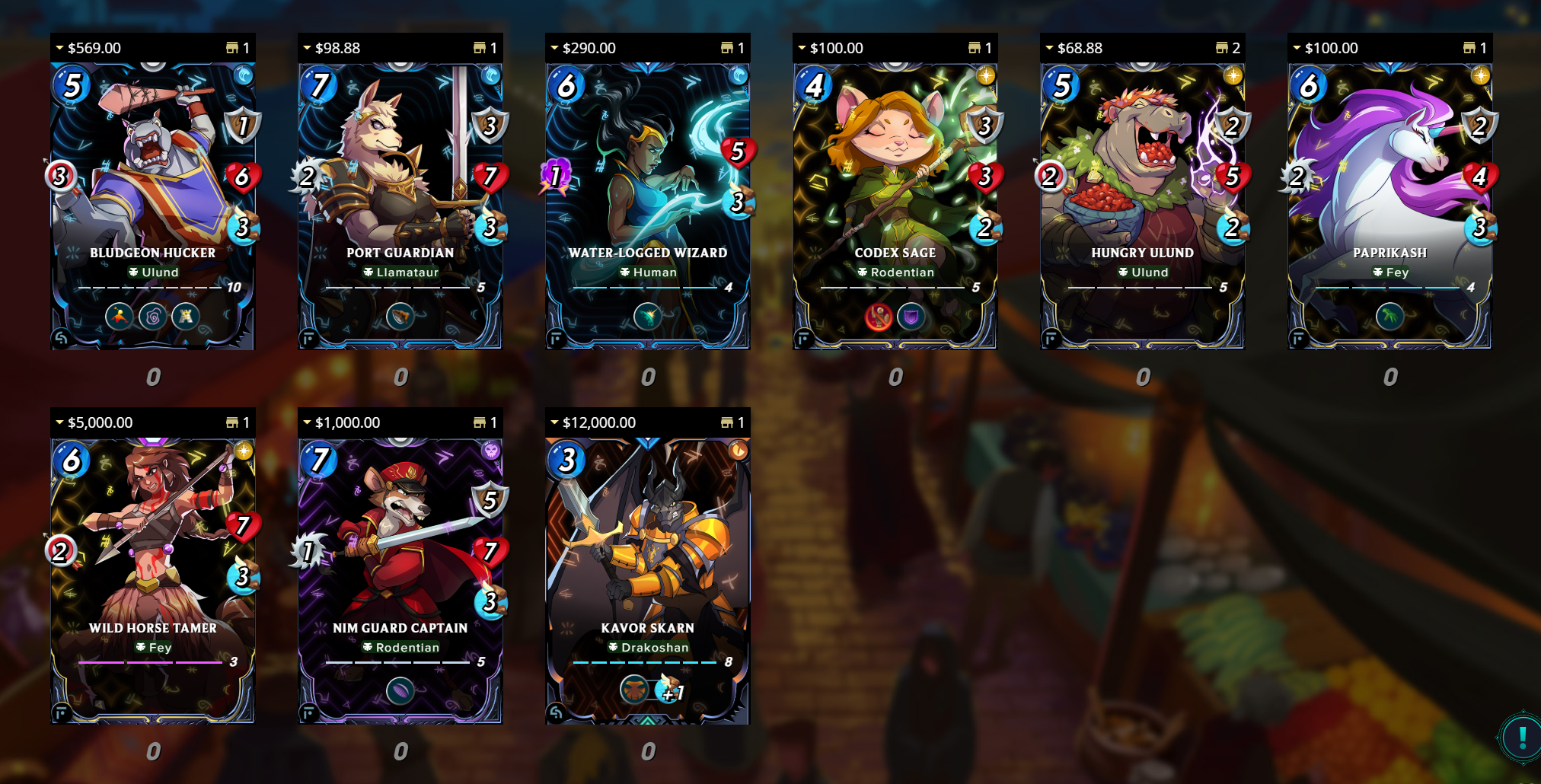Select the Bludgeon Hucker card
Screen dimensions: 1541x784
click(152, 206)
